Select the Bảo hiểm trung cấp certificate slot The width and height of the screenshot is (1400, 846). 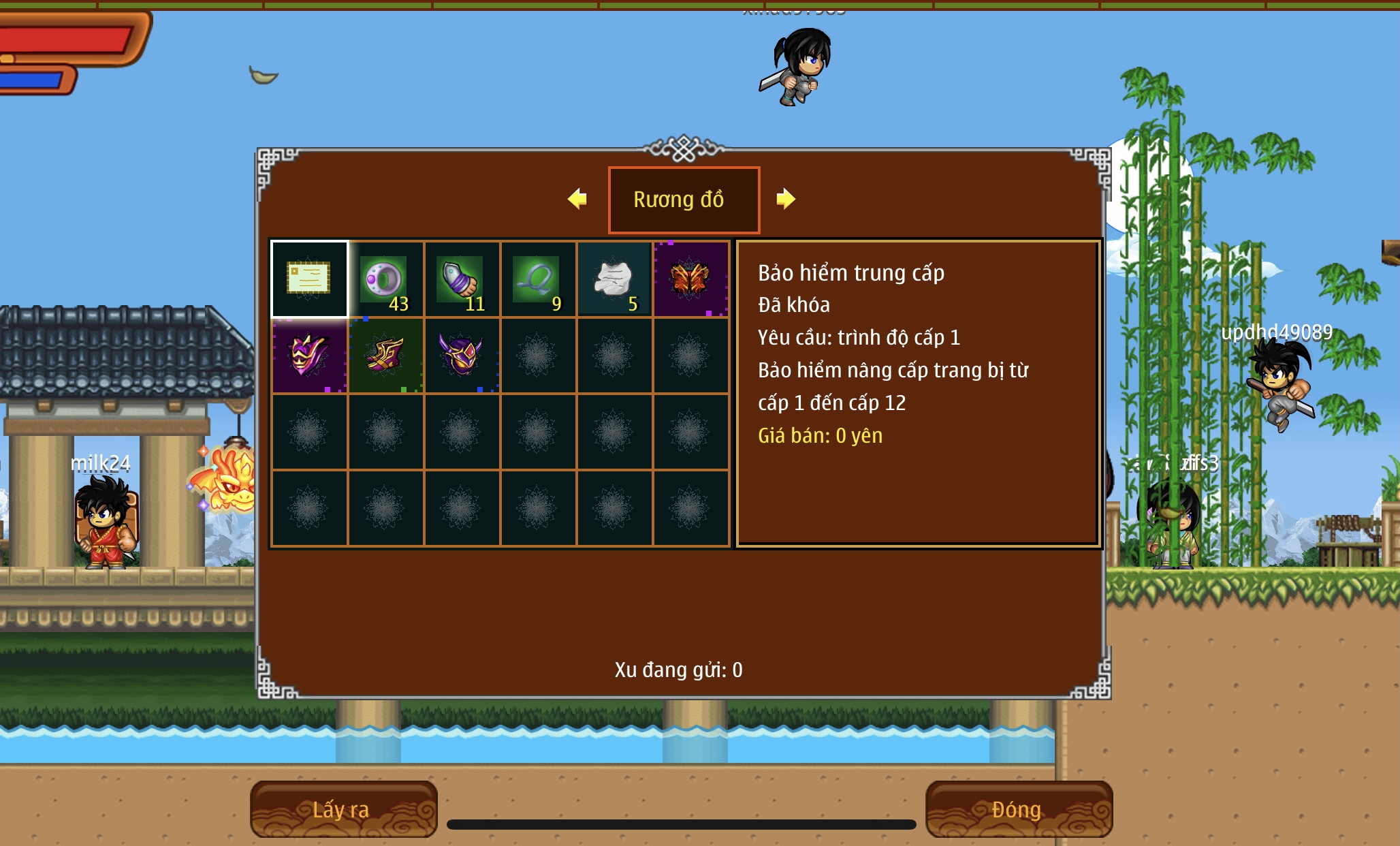tap(309, 279)
